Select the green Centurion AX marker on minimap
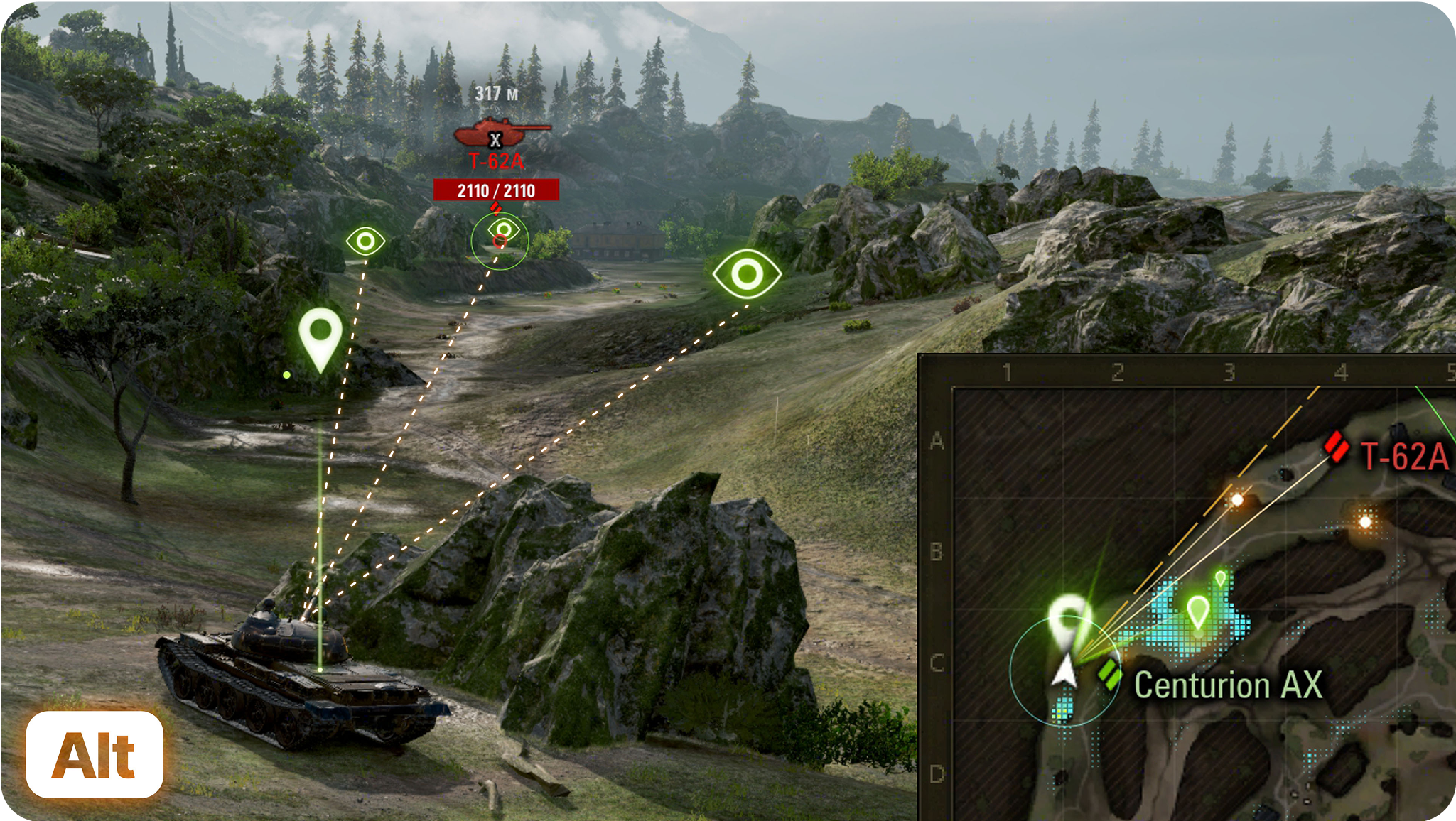The width and height of the screenshot is (1456, 821). tap(1109, 673)
